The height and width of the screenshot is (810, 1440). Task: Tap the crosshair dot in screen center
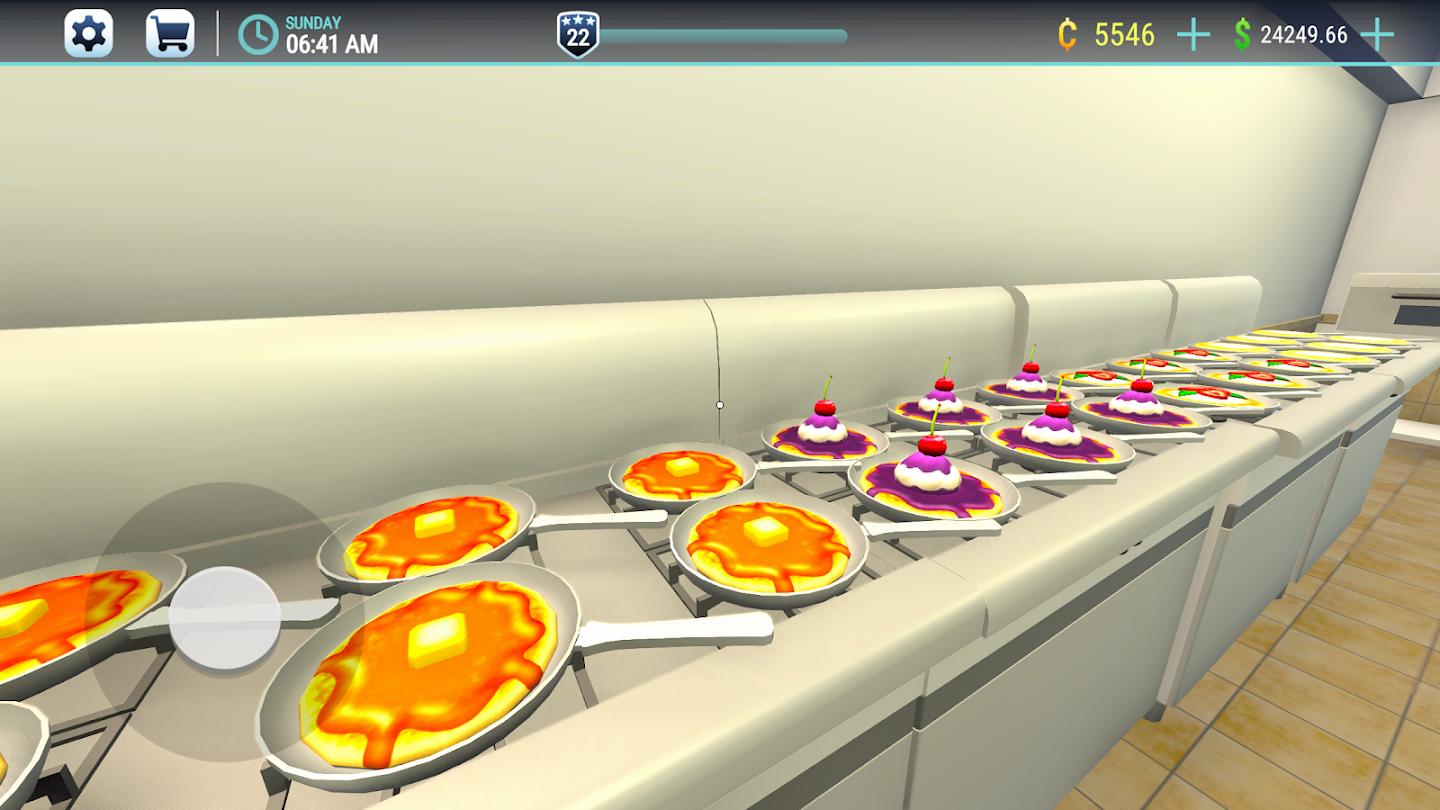point(718,403)
